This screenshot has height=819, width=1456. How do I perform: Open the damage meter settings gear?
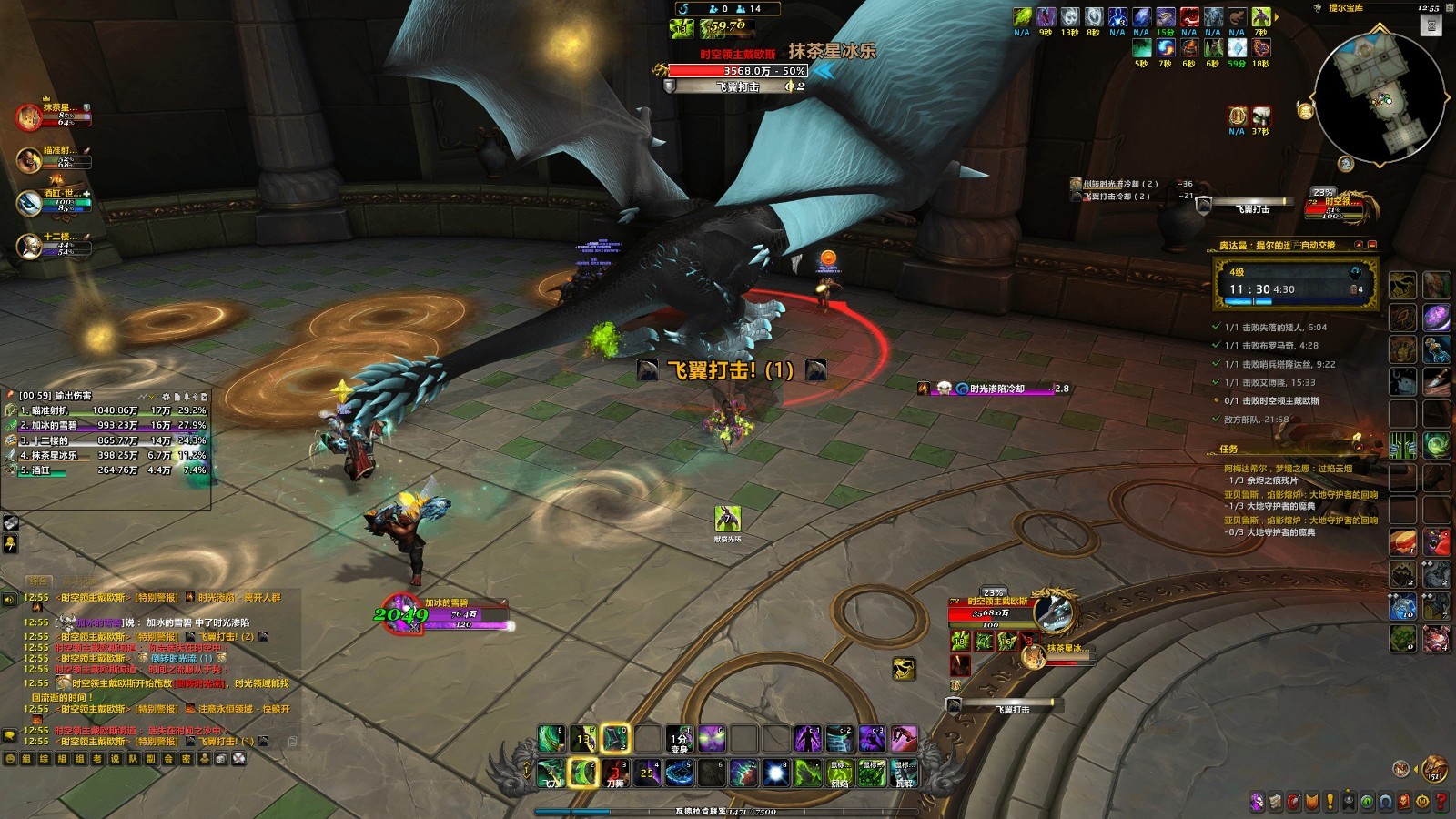tap(166, 397)
